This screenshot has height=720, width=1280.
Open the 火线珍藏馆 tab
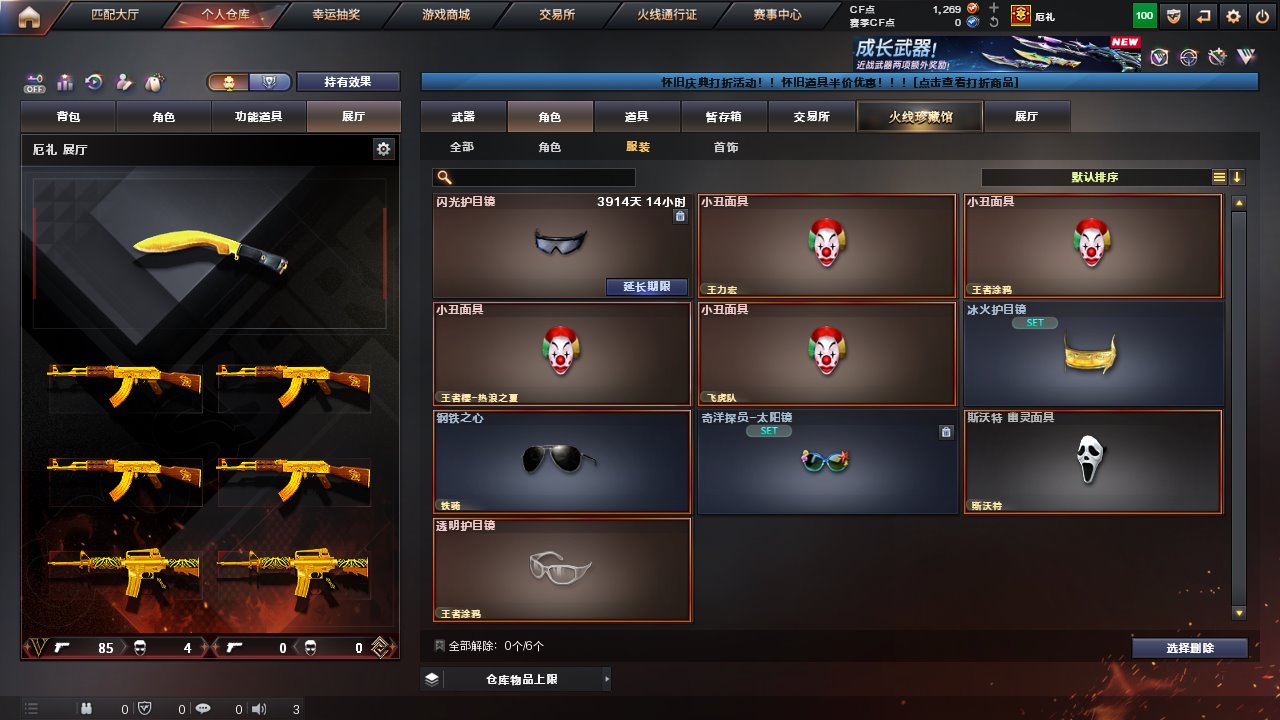pos(920,117)
